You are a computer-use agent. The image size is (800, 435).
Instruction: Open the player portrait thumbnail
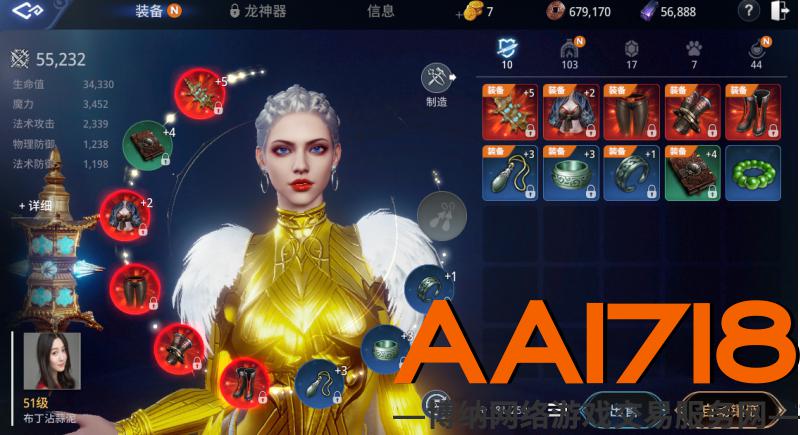pos(53,363)
